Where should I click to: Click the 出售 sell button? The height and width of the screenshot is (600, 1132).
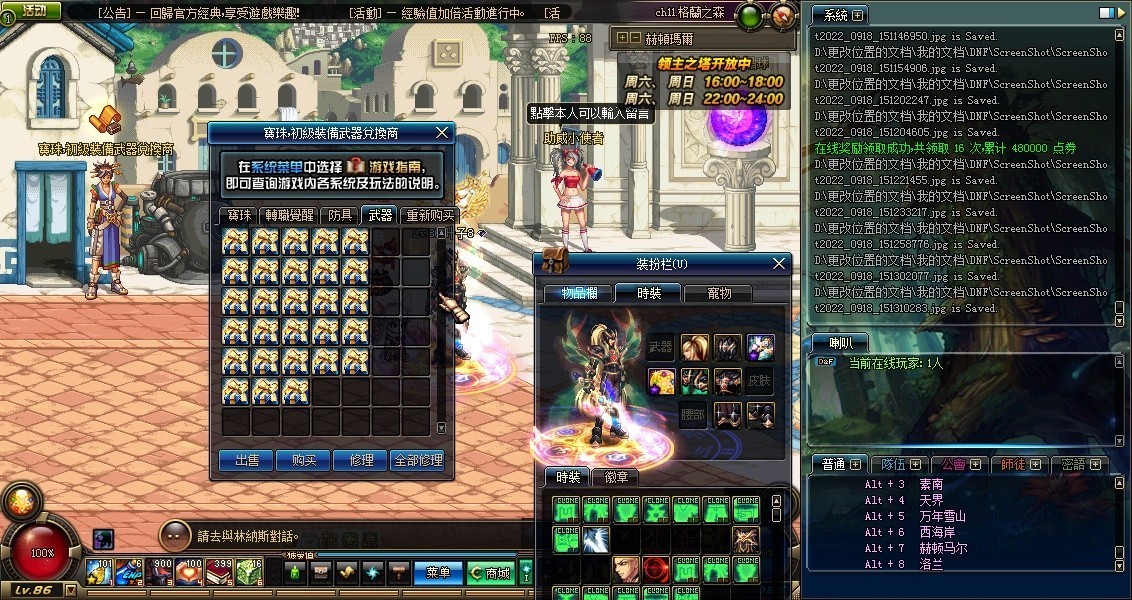[246, 460]
